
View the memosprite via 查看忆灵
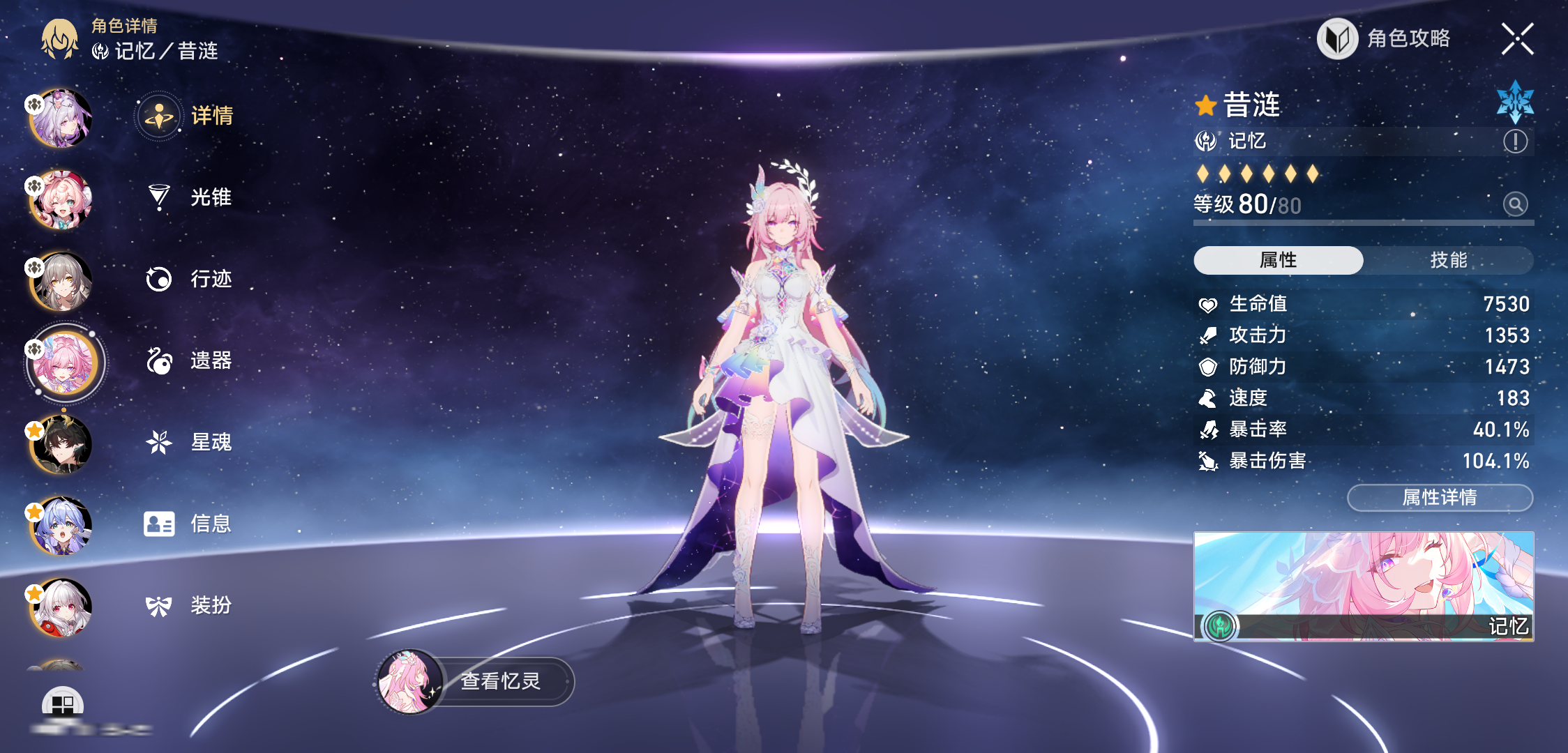(476, 681)
